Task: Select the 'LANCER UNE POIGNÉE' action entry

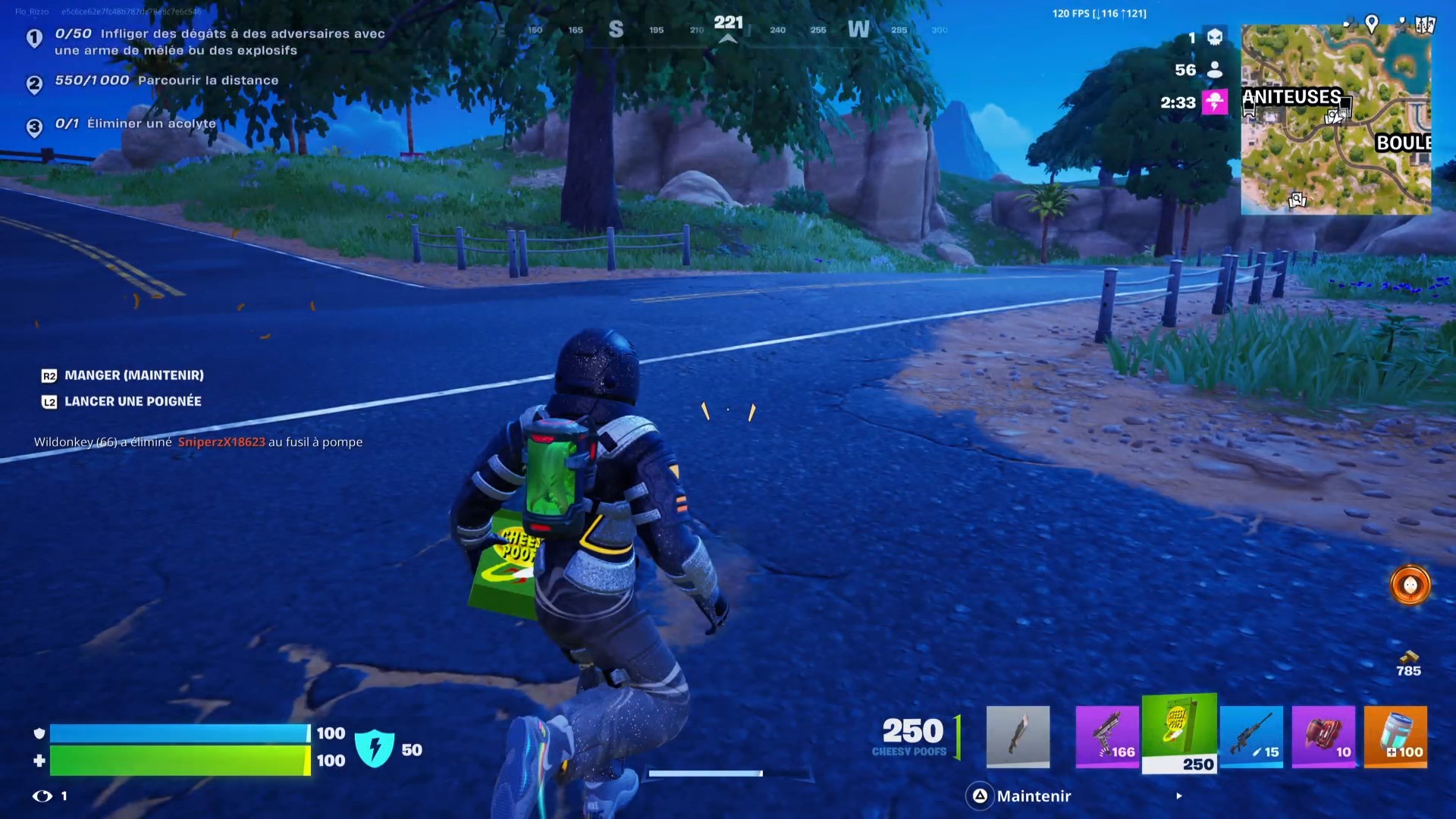Action: [x=133, y=401]
